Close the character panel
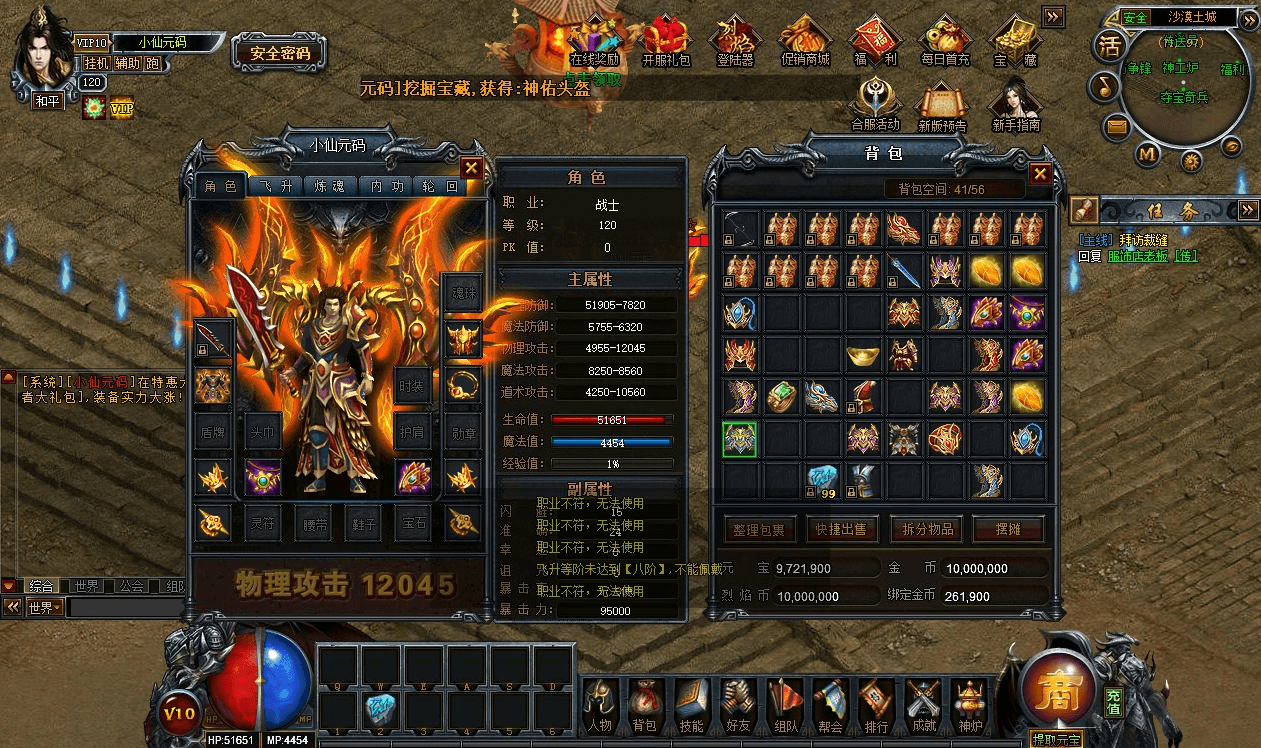The image size is (1261, 748). tap(471, 168)
